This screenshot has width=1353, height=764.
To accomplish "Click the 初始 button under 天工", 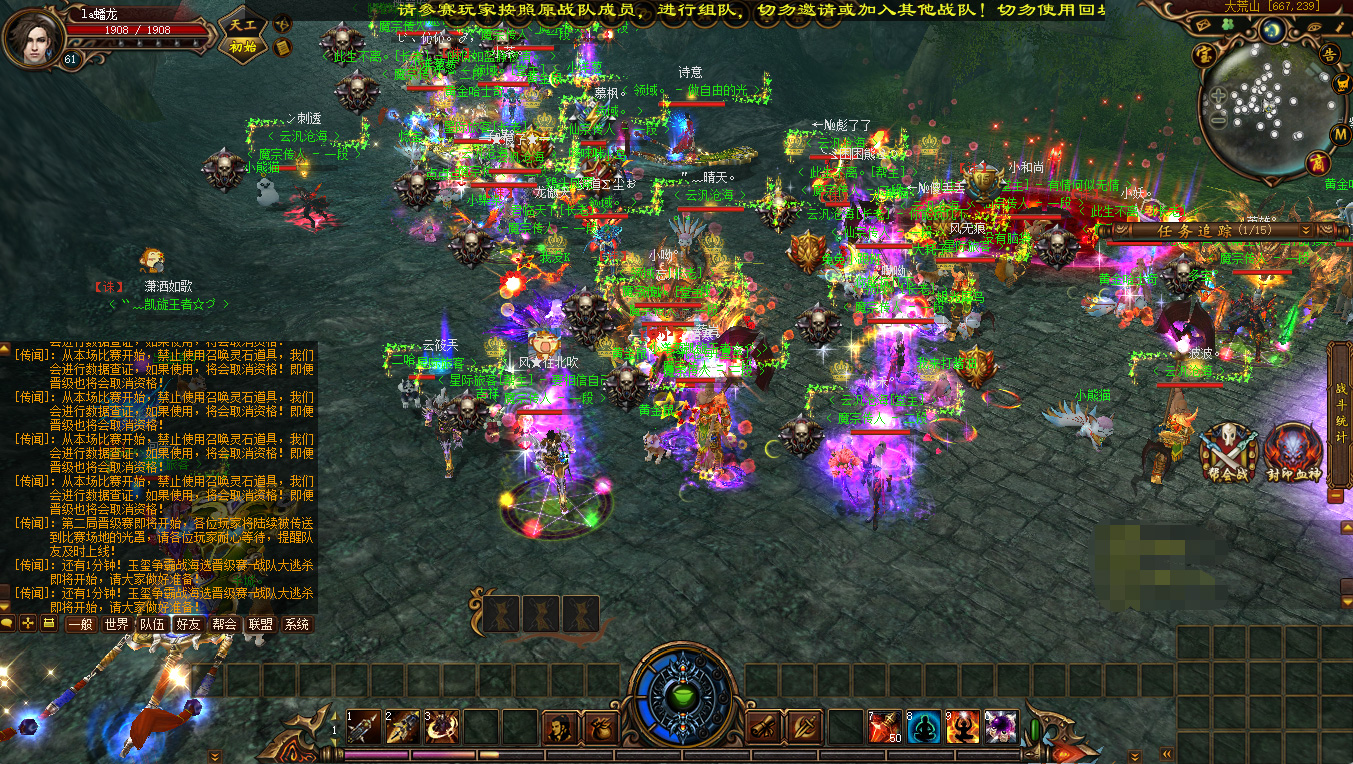I will [243, 47].
